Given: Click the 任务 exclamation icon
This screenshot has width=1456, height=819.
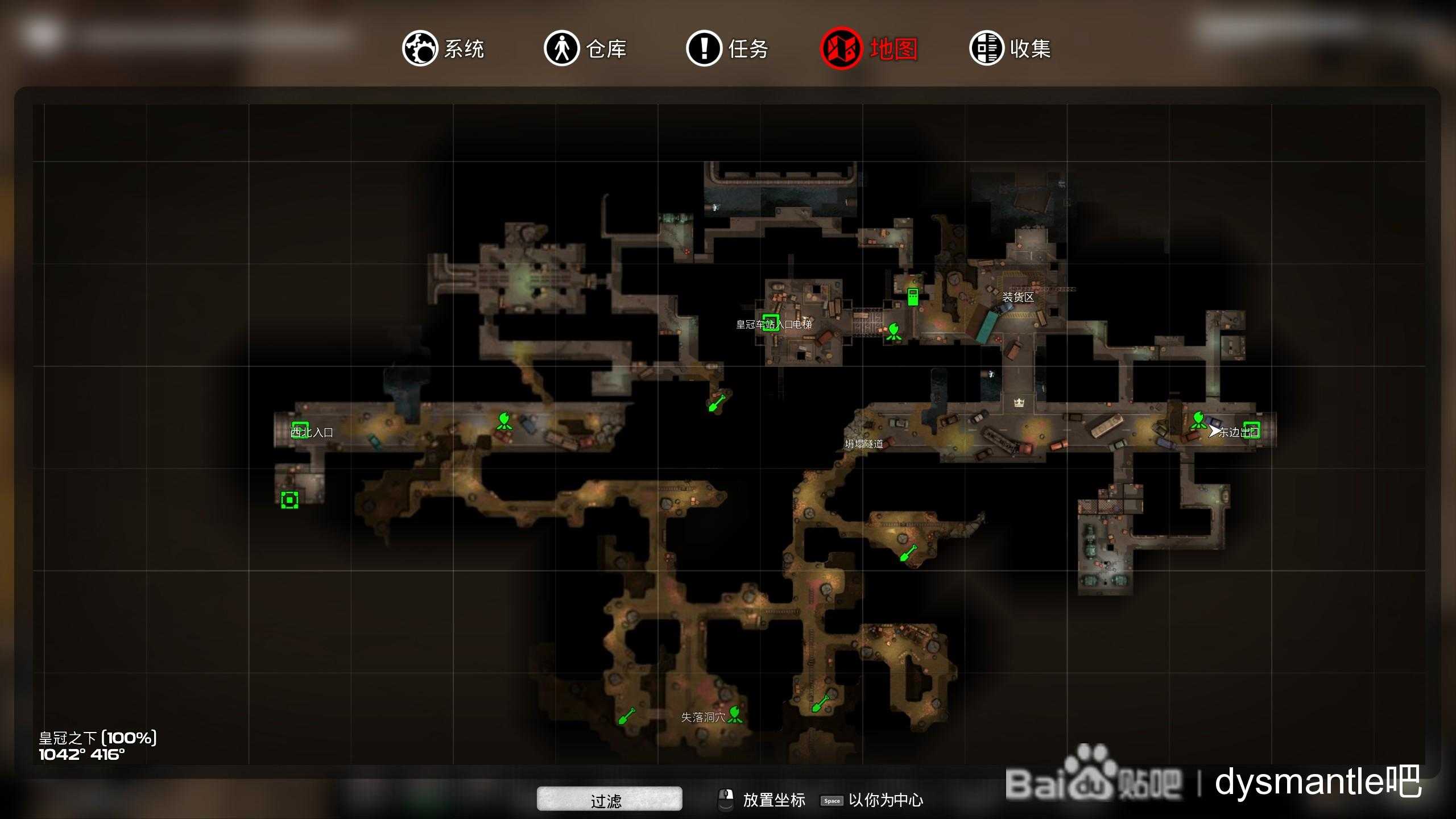Looking at the screenshot, I should point(705,49).
